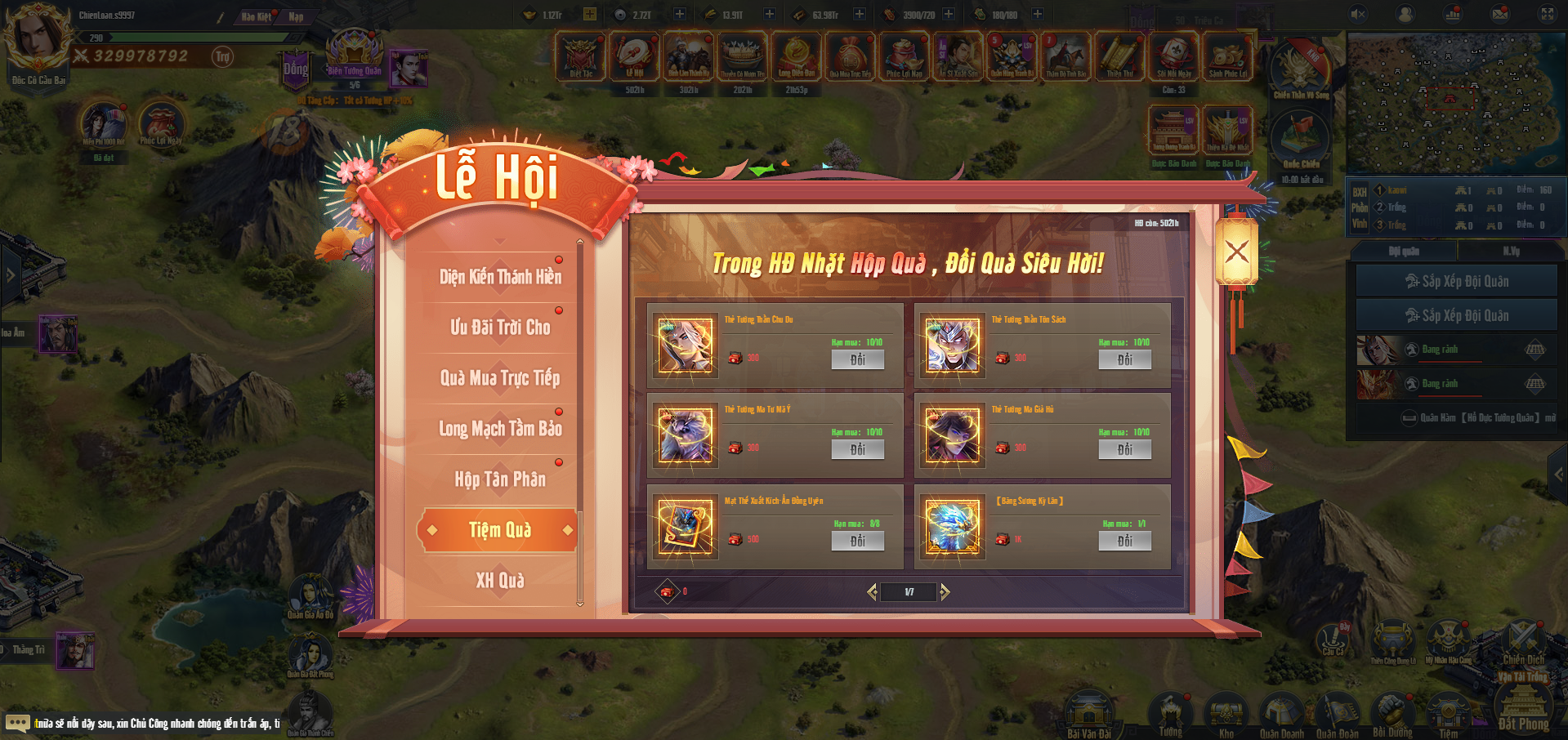Select the Quà Mua Trực Tiếp tab
Image resolution: width=1568 pixels, height=740 pixels.
499,378
